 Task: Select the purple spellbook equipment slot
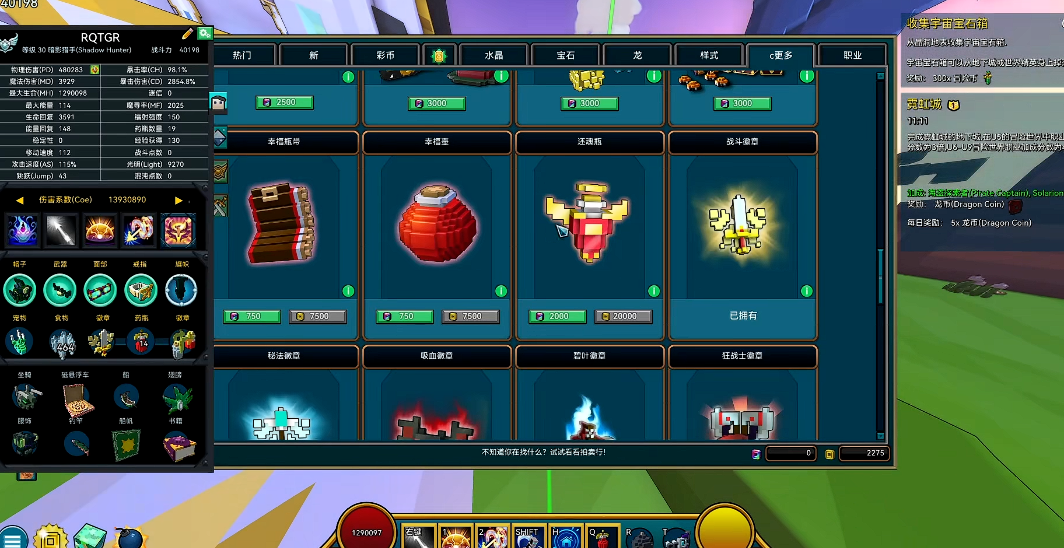click(180, 447)
